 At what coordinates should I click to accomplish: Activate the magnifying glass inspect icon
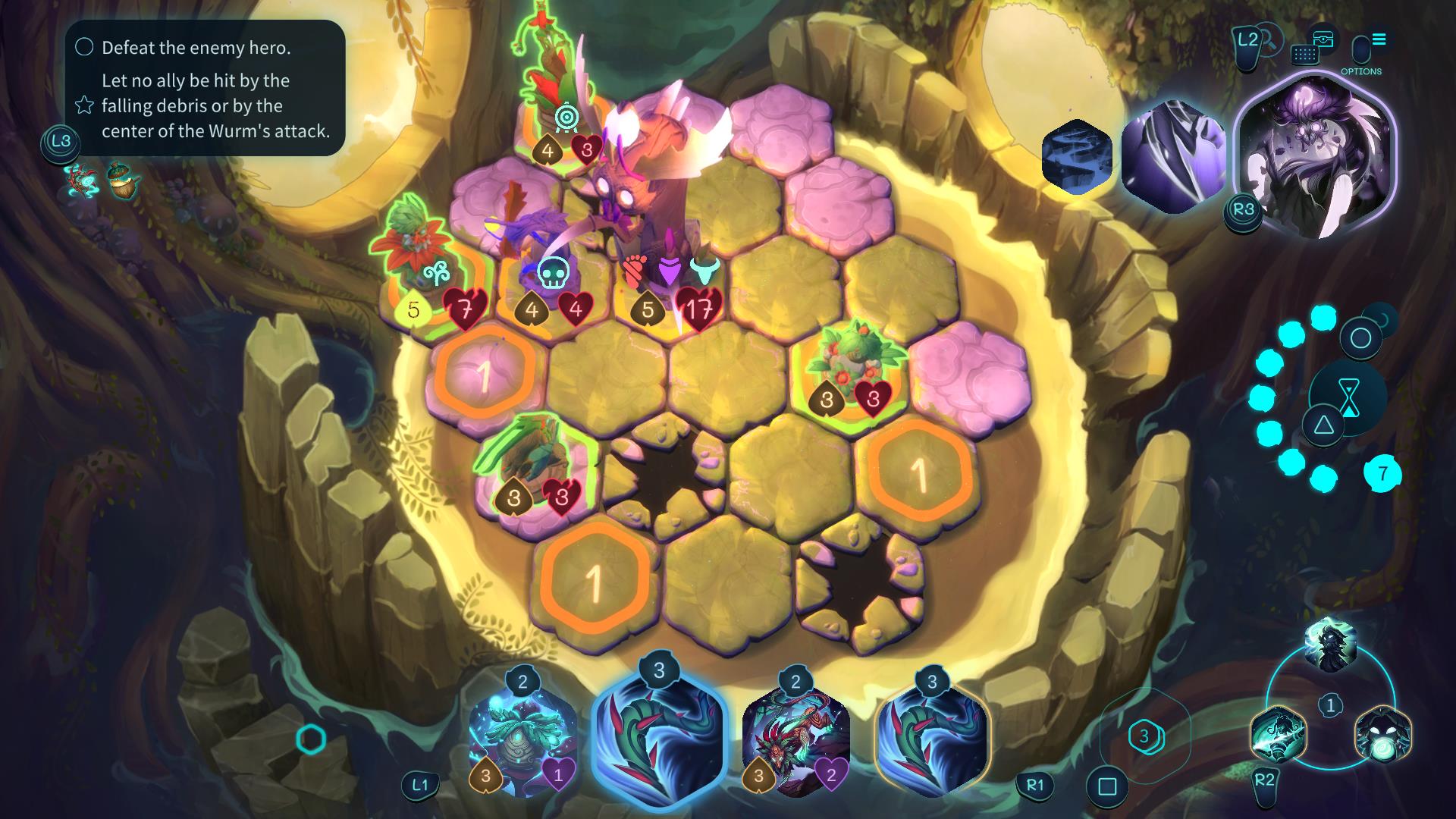[x=1267, y=38]
